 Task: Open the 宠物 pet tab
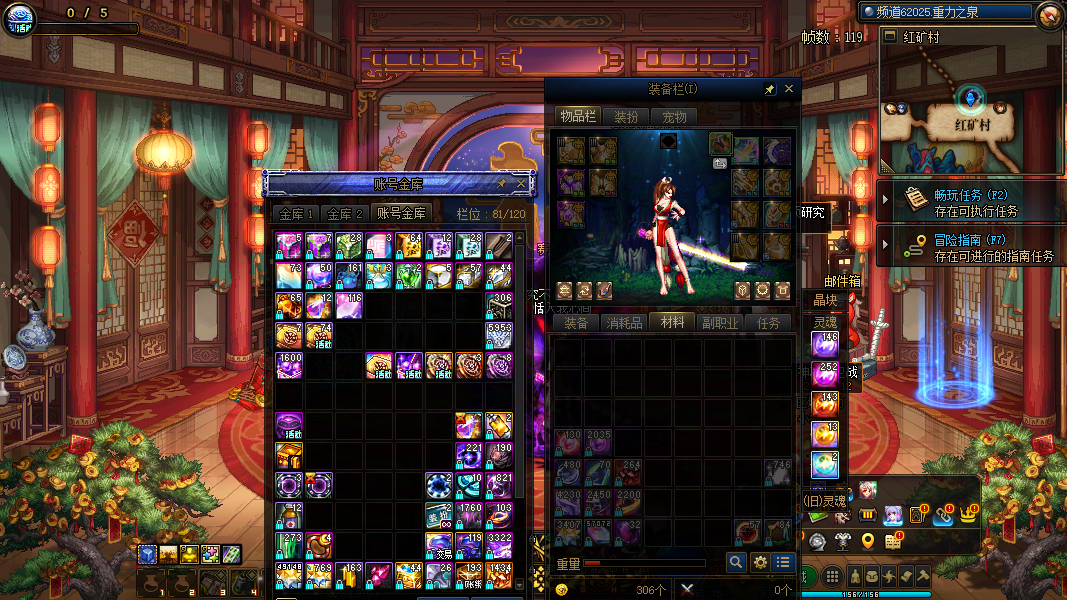[x=675, y=117]
